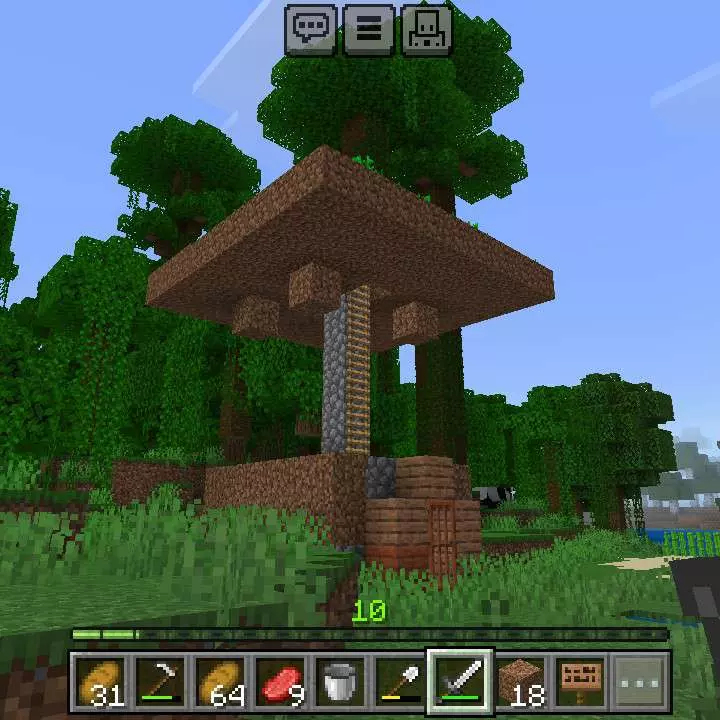720x720 pixels.
Task: Select the stack of 31 bread
Action: 100,682
